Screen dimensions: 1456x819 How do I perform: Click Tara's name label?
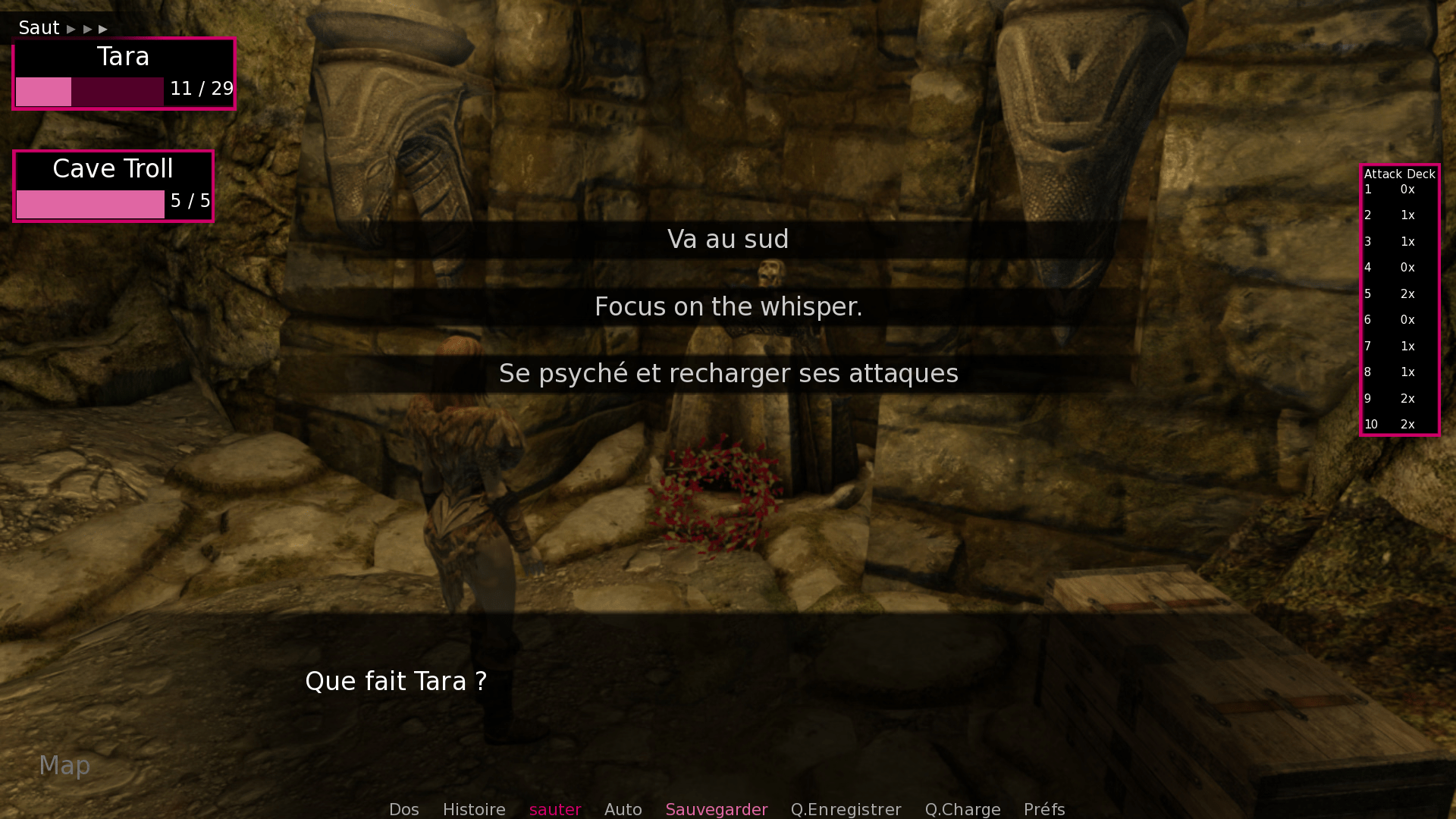pyautogui.click(x=123, y=56)
